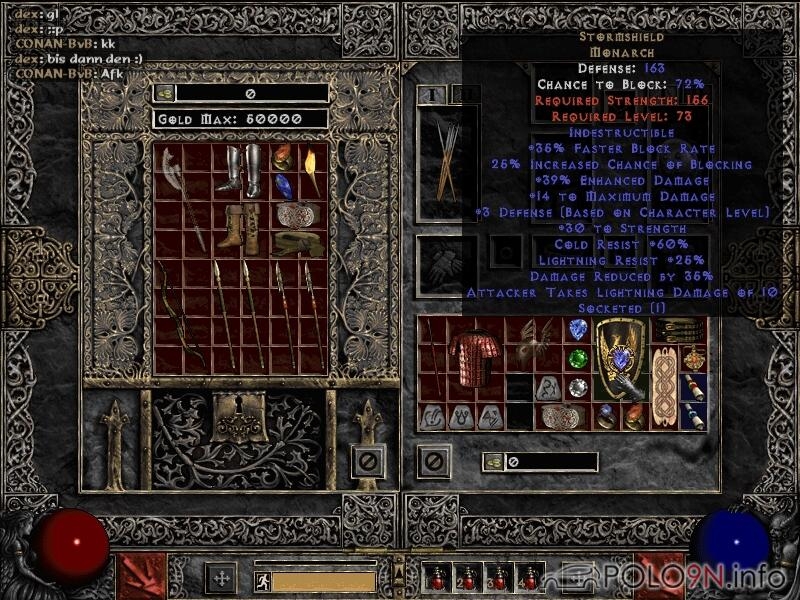
Task: Pick up the torch item in stash
Action: click(x=312, y=171)
